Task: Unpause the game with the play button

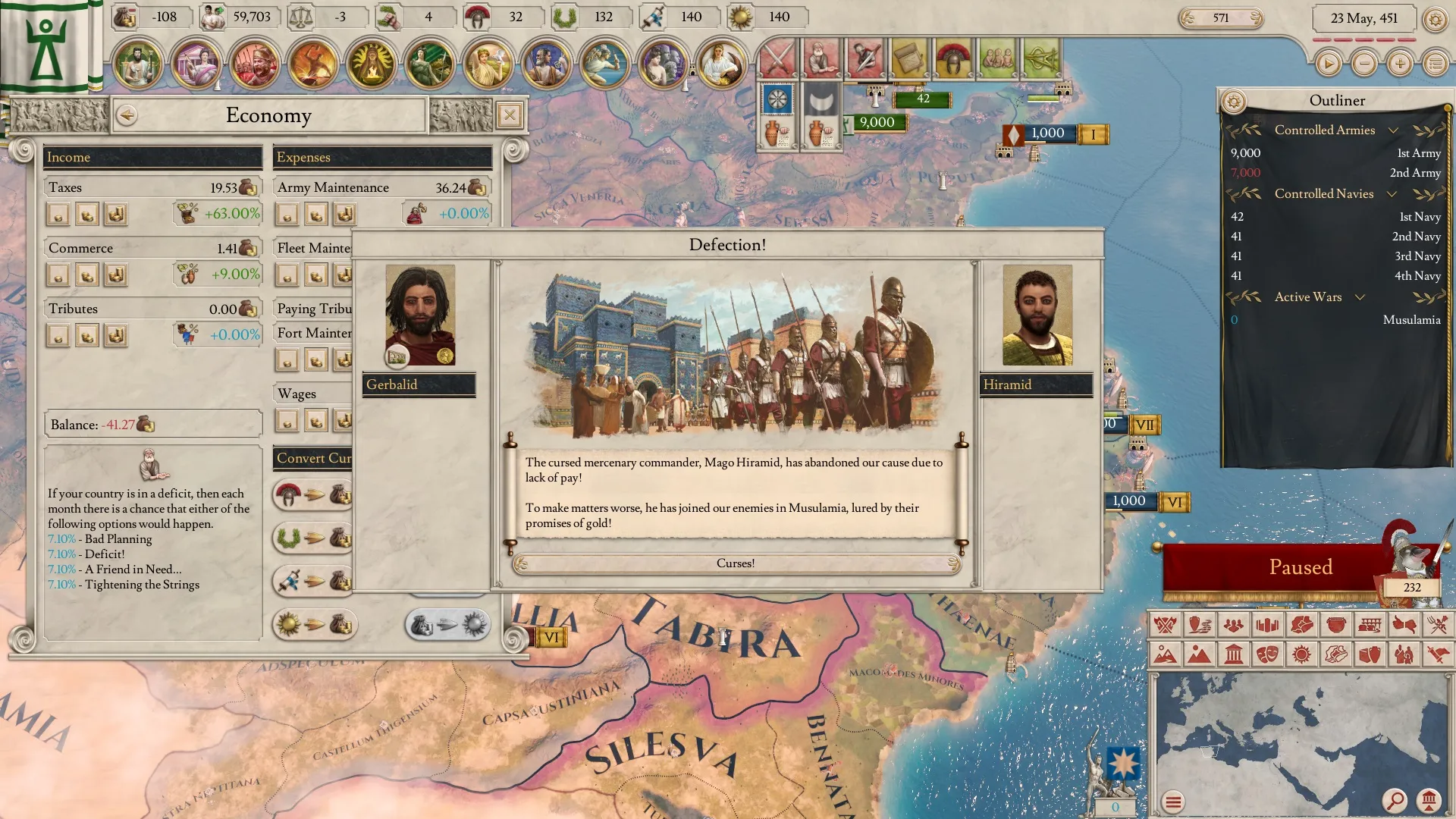Action: [1328, 64]
